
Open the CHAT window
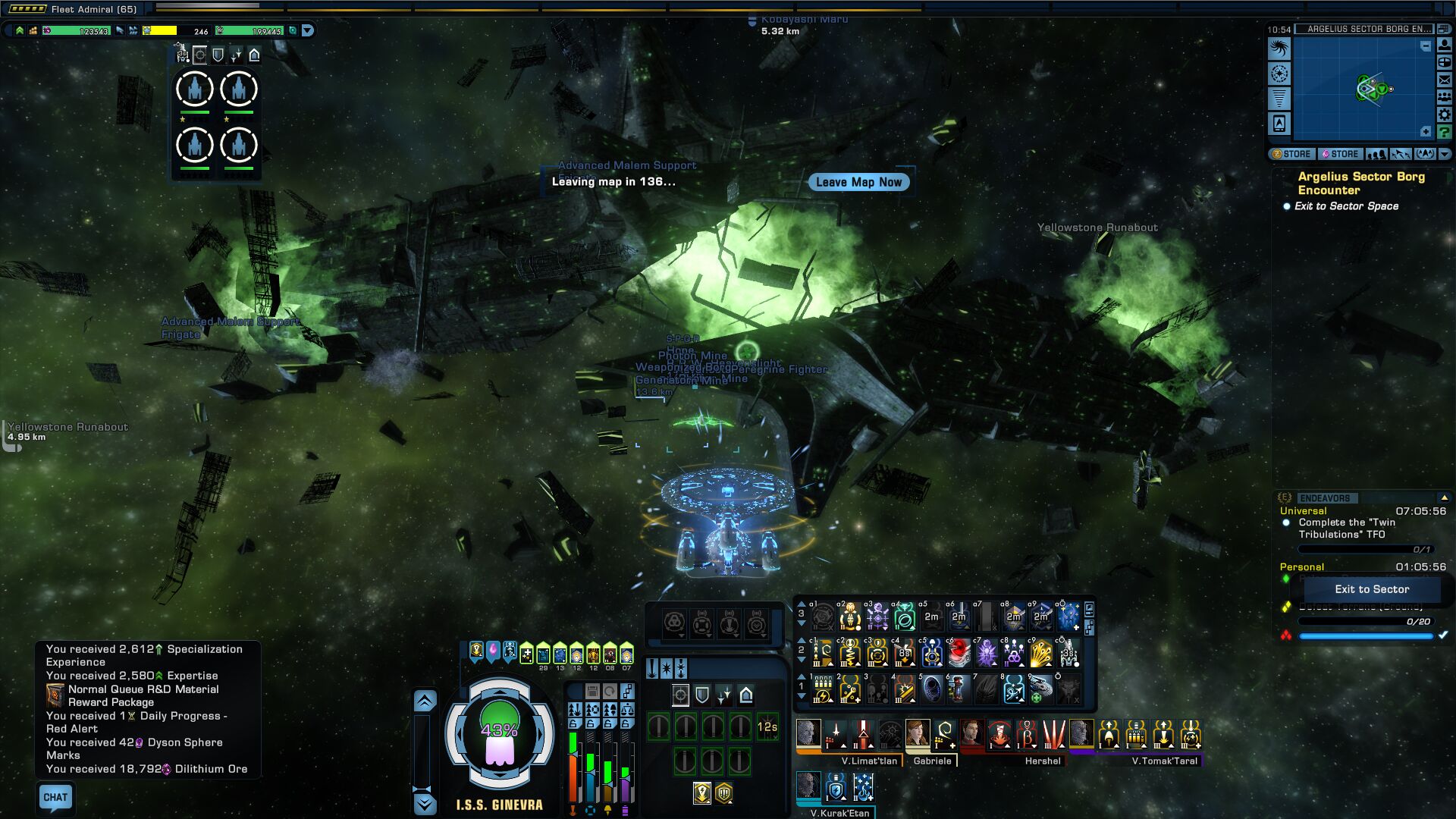55,797
